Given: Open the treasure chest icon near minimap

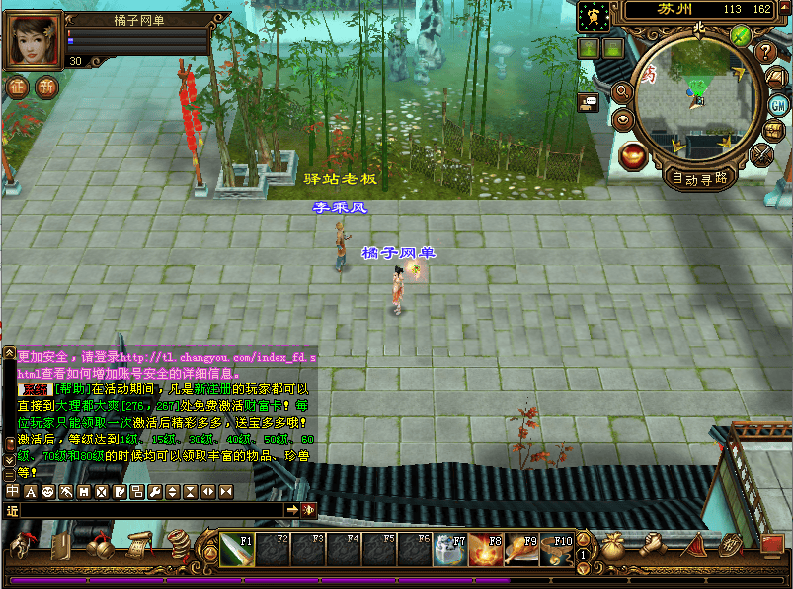Looking at the screenshot, I should [x=774, y=131].
